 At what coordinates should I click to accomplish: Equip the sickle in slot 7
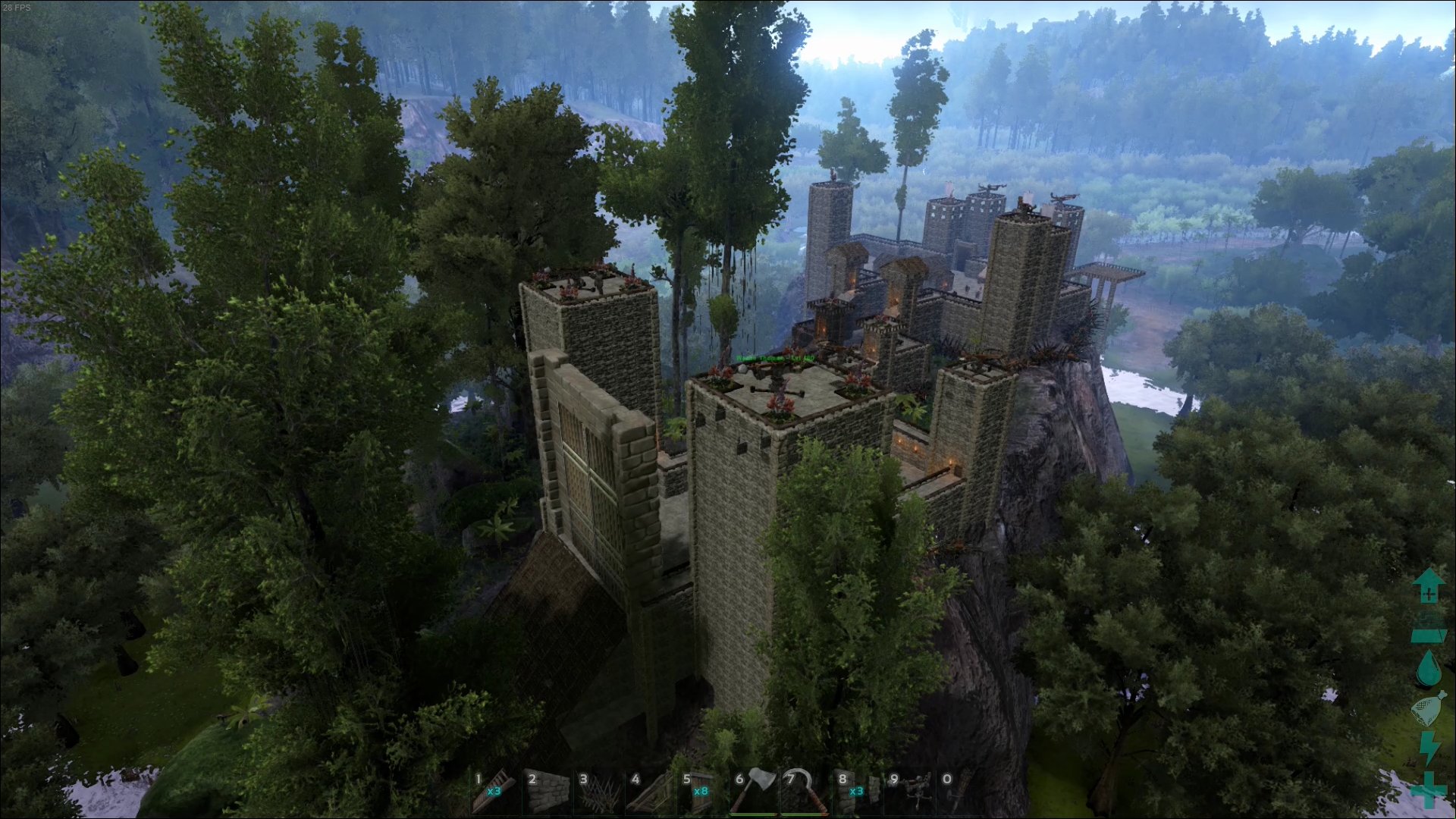pos(806,792)
